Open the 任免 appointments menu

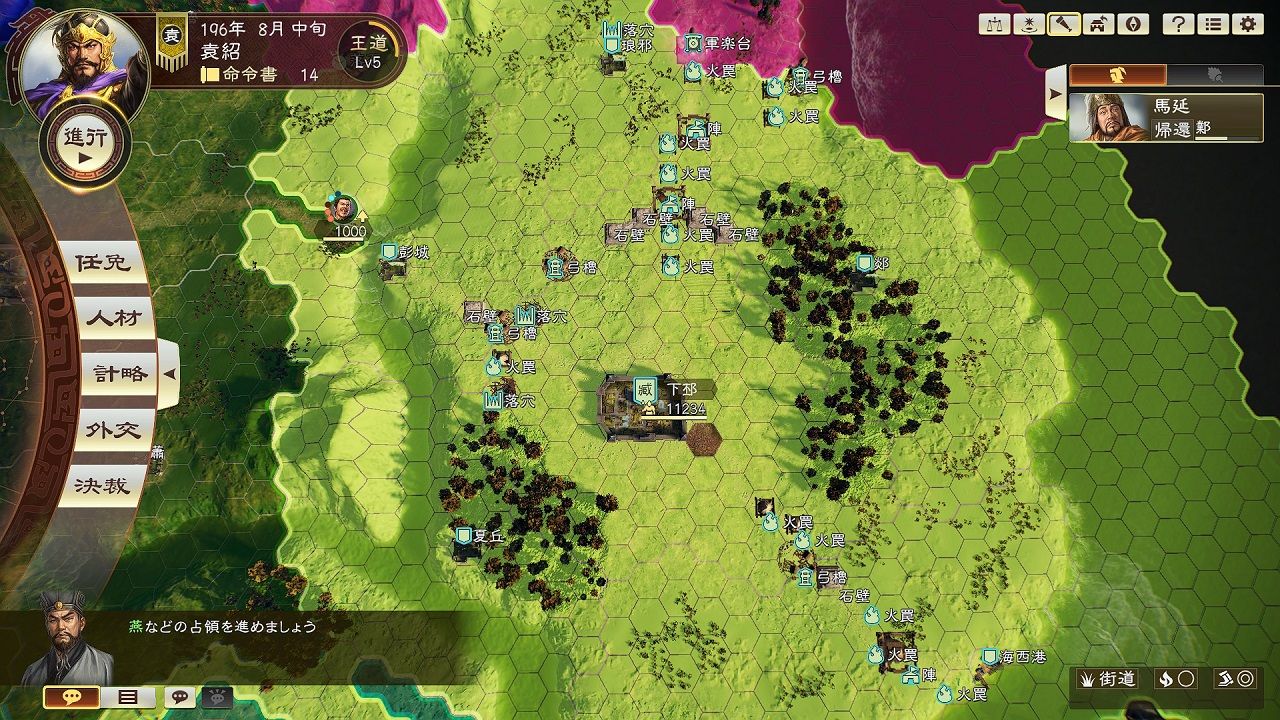click(x=103, y=263)
